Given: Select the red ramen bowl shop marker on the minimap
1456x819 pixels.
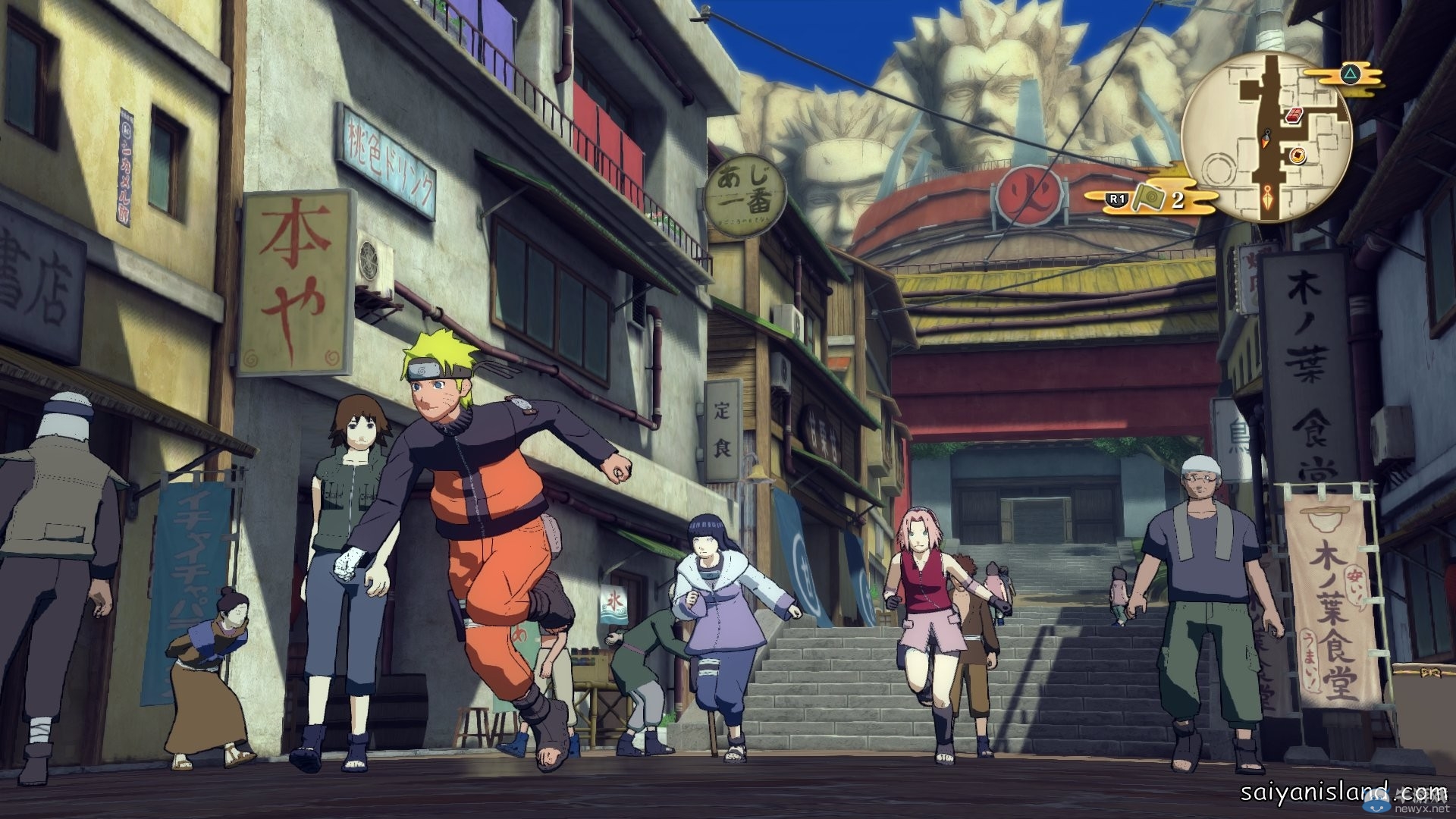Looking at the screenshot, I should 1295,115.
